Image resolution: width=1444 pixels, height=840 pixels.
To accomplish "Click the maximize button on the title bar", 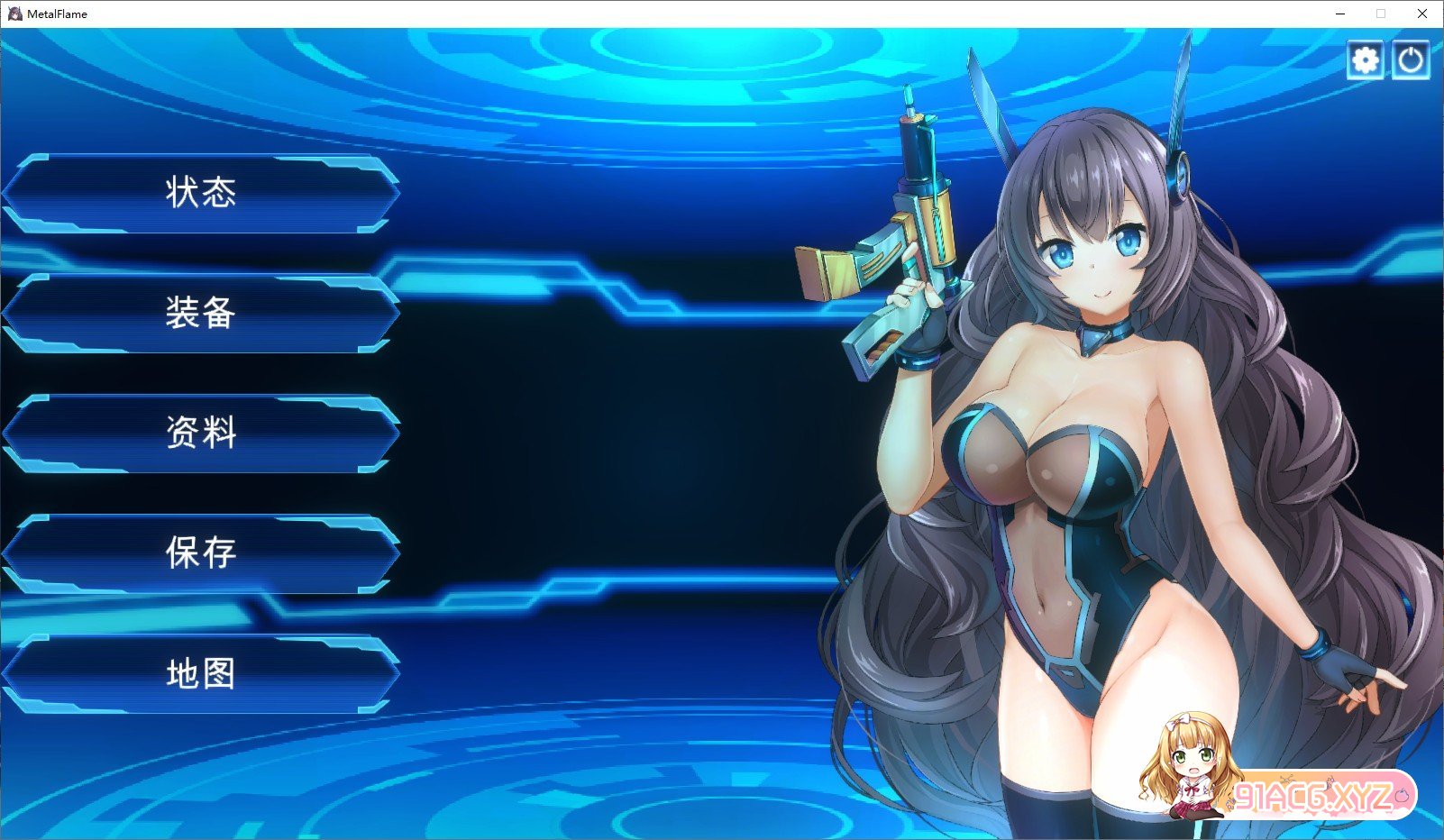I will tap(1379, 14).
